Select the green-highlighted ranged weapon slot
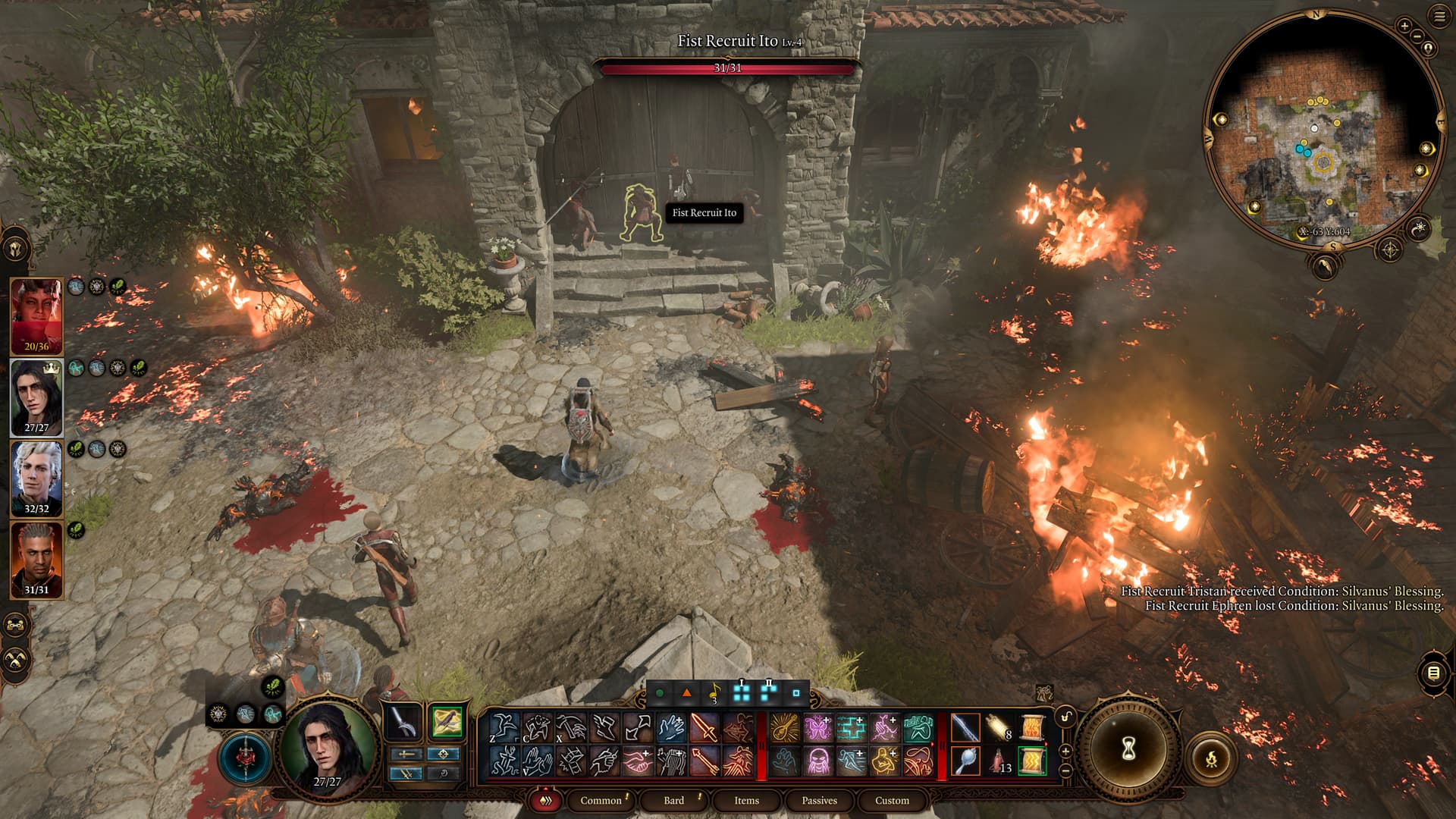The width and height of the screenshot is (1456, 819). tap(446, 722)
